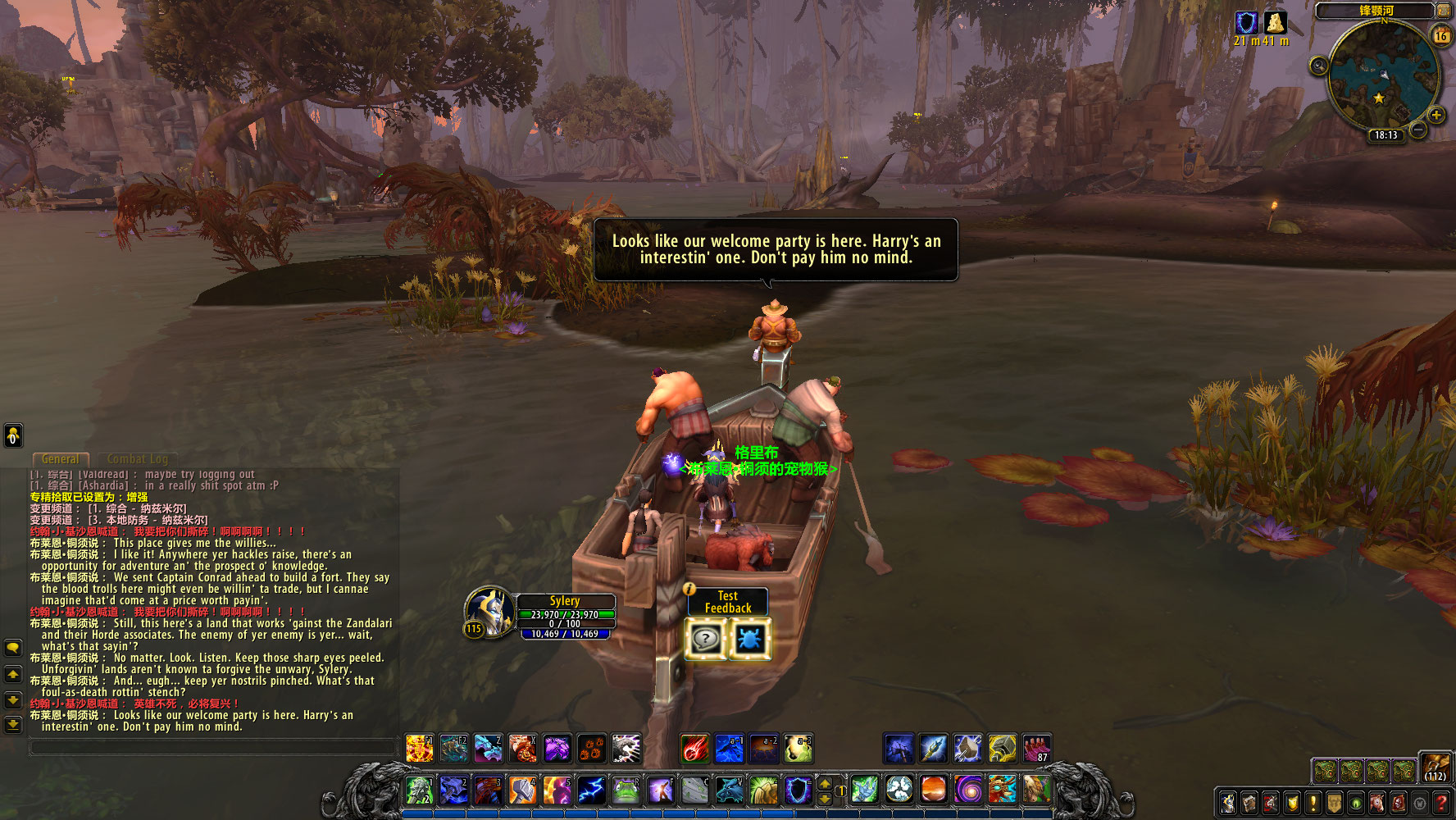The width and height of the screenshot is (1456, 820).
Task: Zoom out the minimap with minus button
Action: [1419, 131]
